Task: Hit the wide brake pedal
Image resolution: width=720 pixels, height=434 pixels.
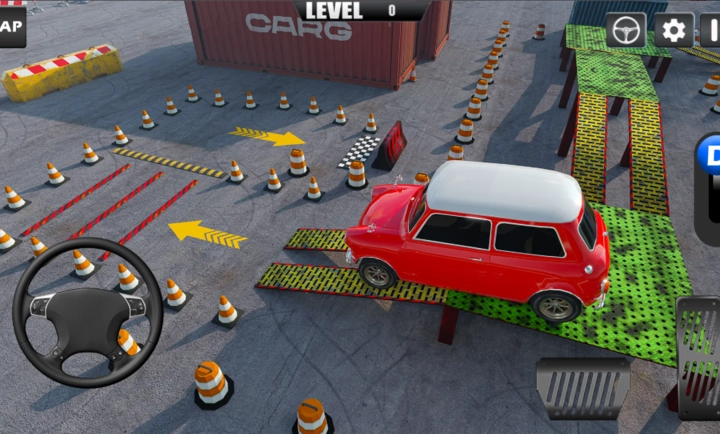Action: click(583, 387)
